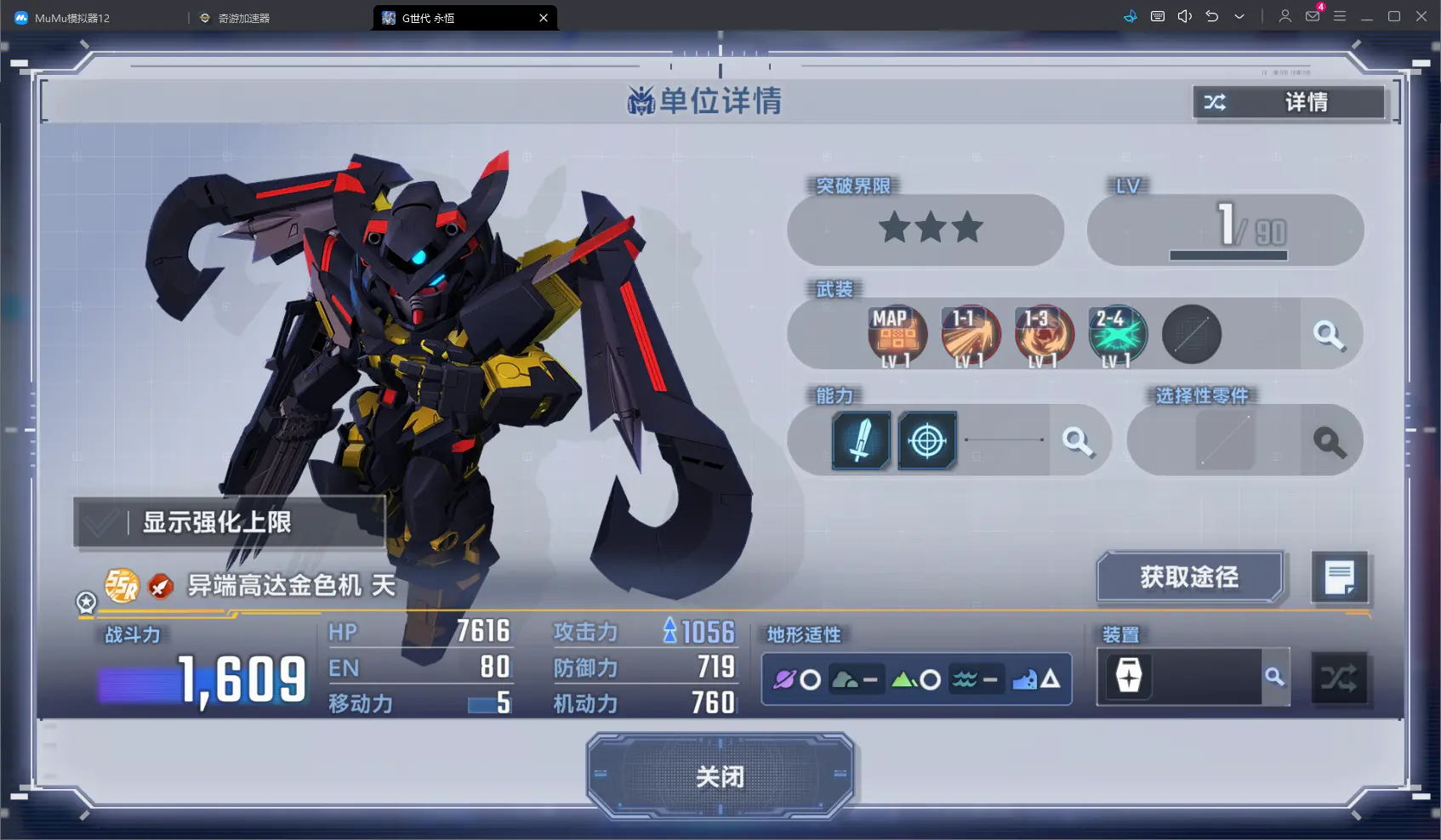The height and width of the screenshot is (840, 1441).
Task: Close the G世代 永恒 emulator tab
Action: [544, 18]
